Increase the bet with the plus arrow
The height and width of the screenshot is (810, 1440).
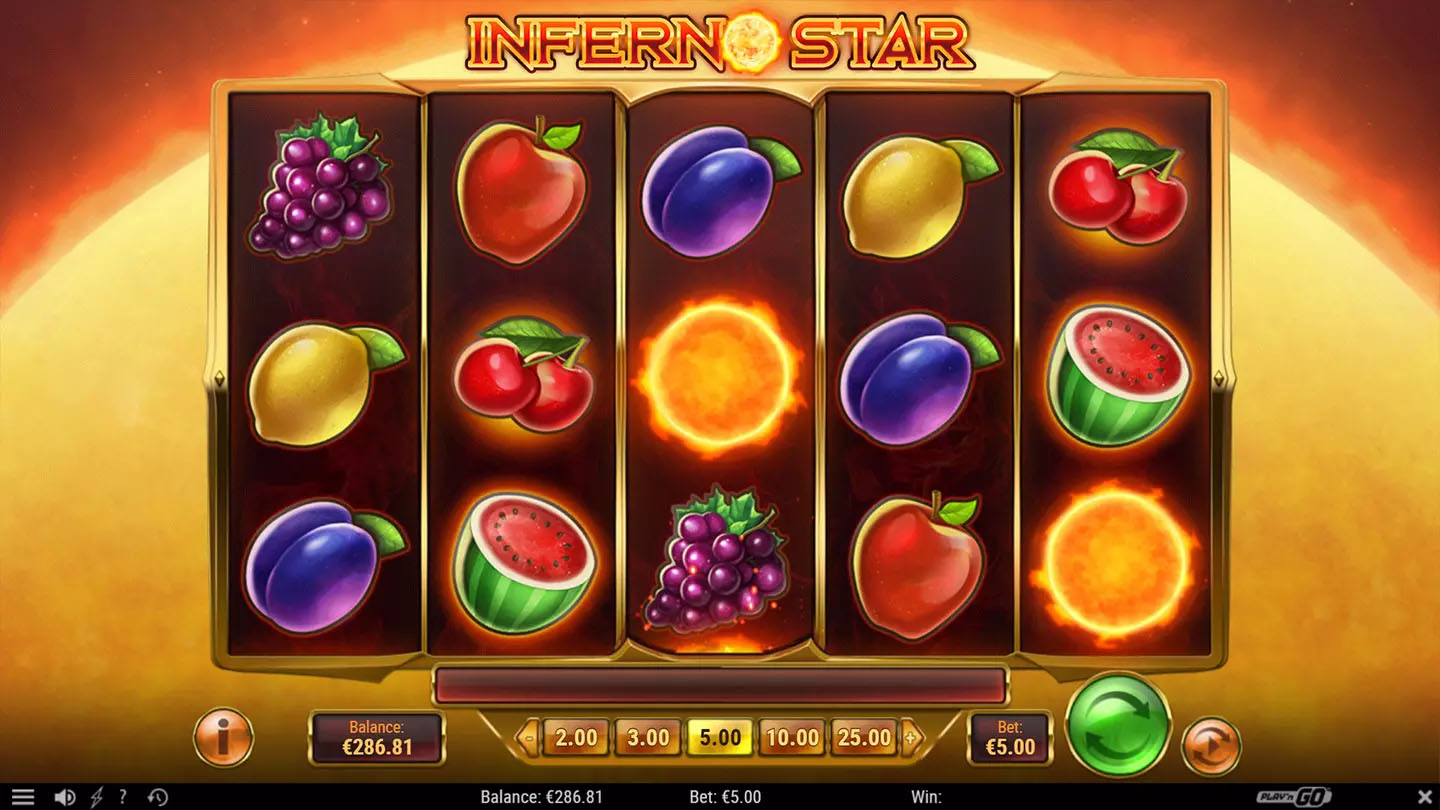(911, 739)
